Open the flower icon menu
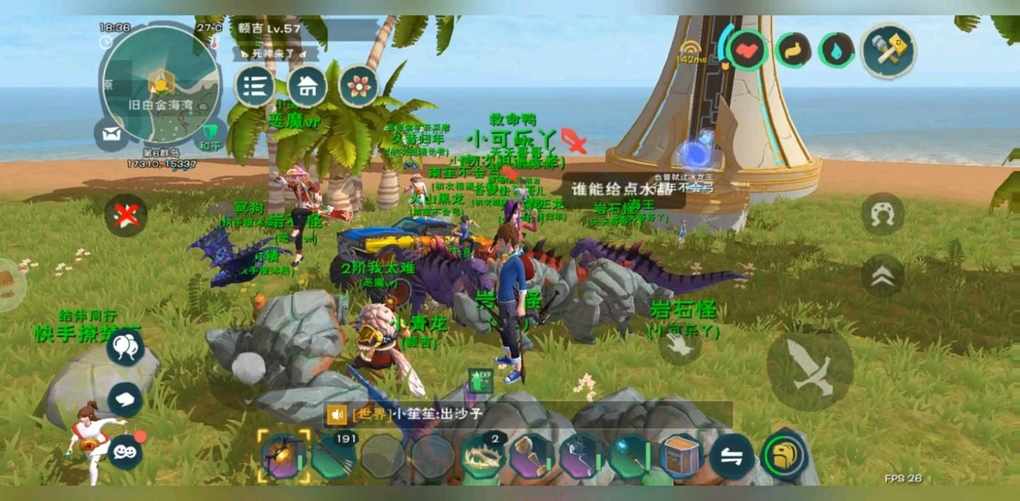This screenshot has width=1020, height=501. (358, 86)
